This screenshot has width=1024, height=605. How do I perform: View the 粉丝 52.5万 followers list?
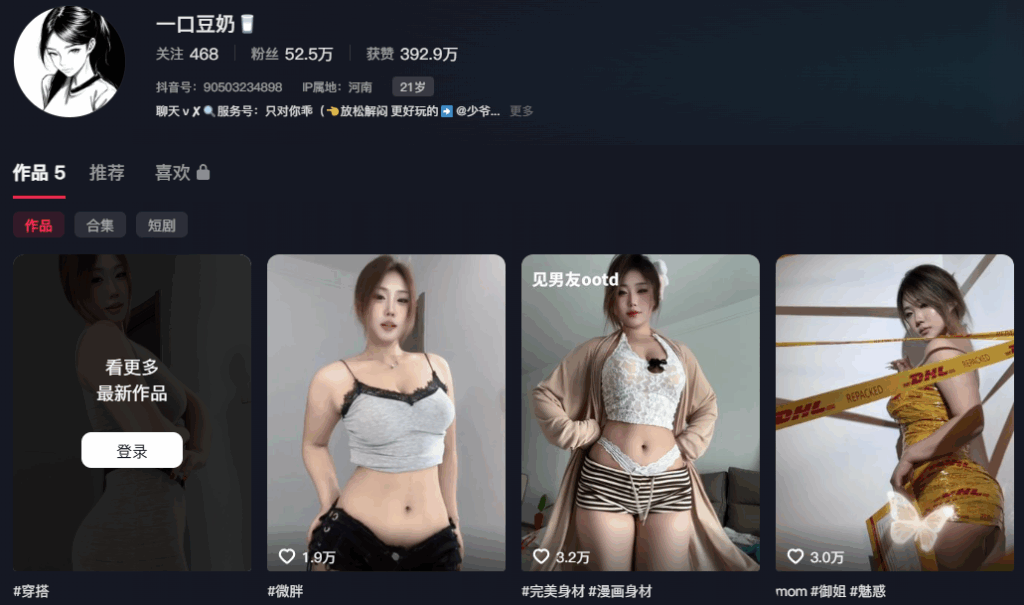click(292, 54)
